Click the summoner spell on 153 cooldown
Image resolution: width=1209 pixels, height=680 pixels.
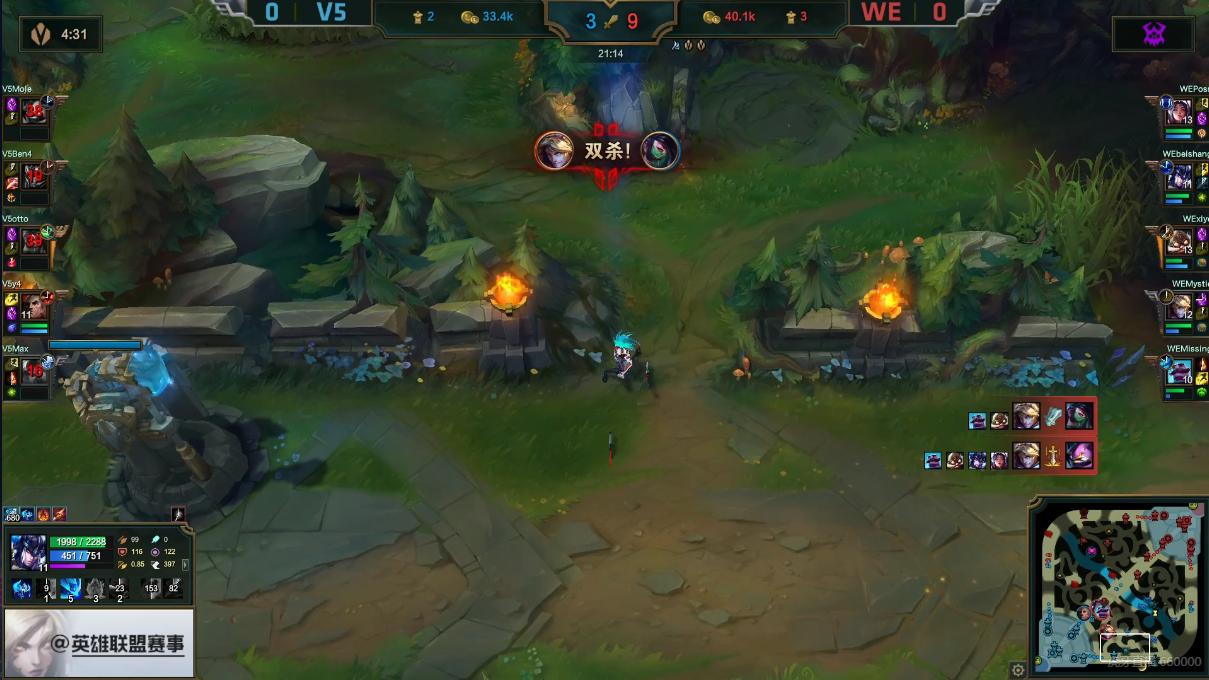tap(151, 589)
